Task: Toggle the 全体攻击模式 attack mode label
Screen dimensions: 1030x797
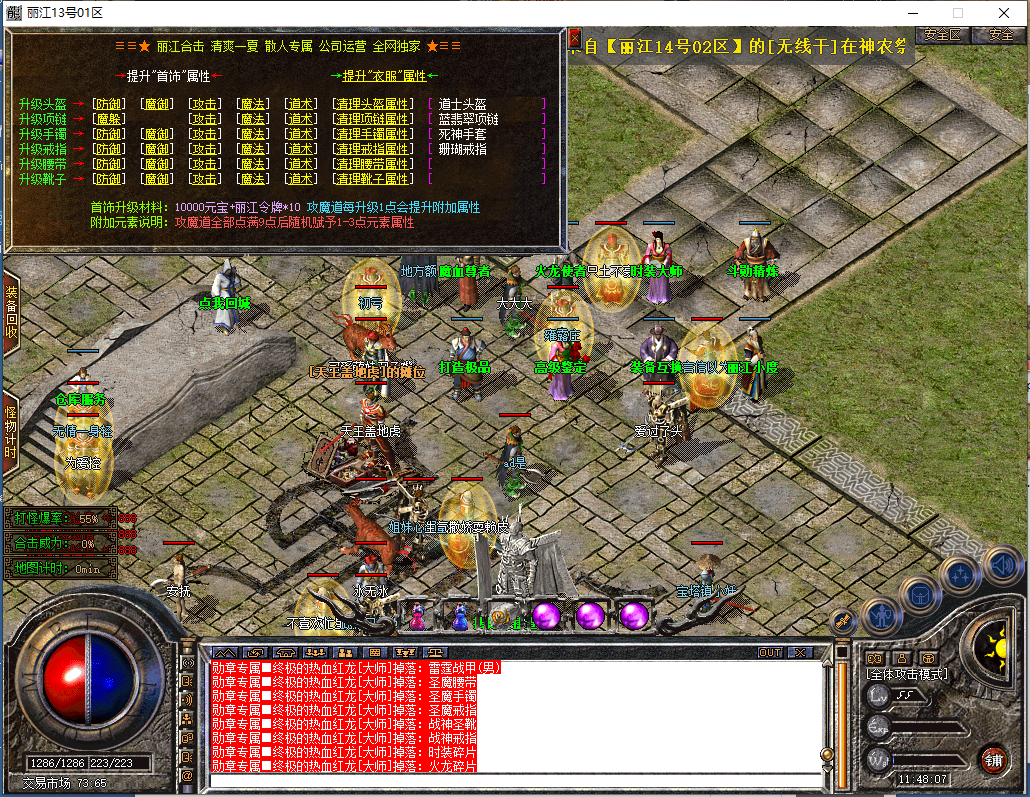Action: (x=906, y=674)
